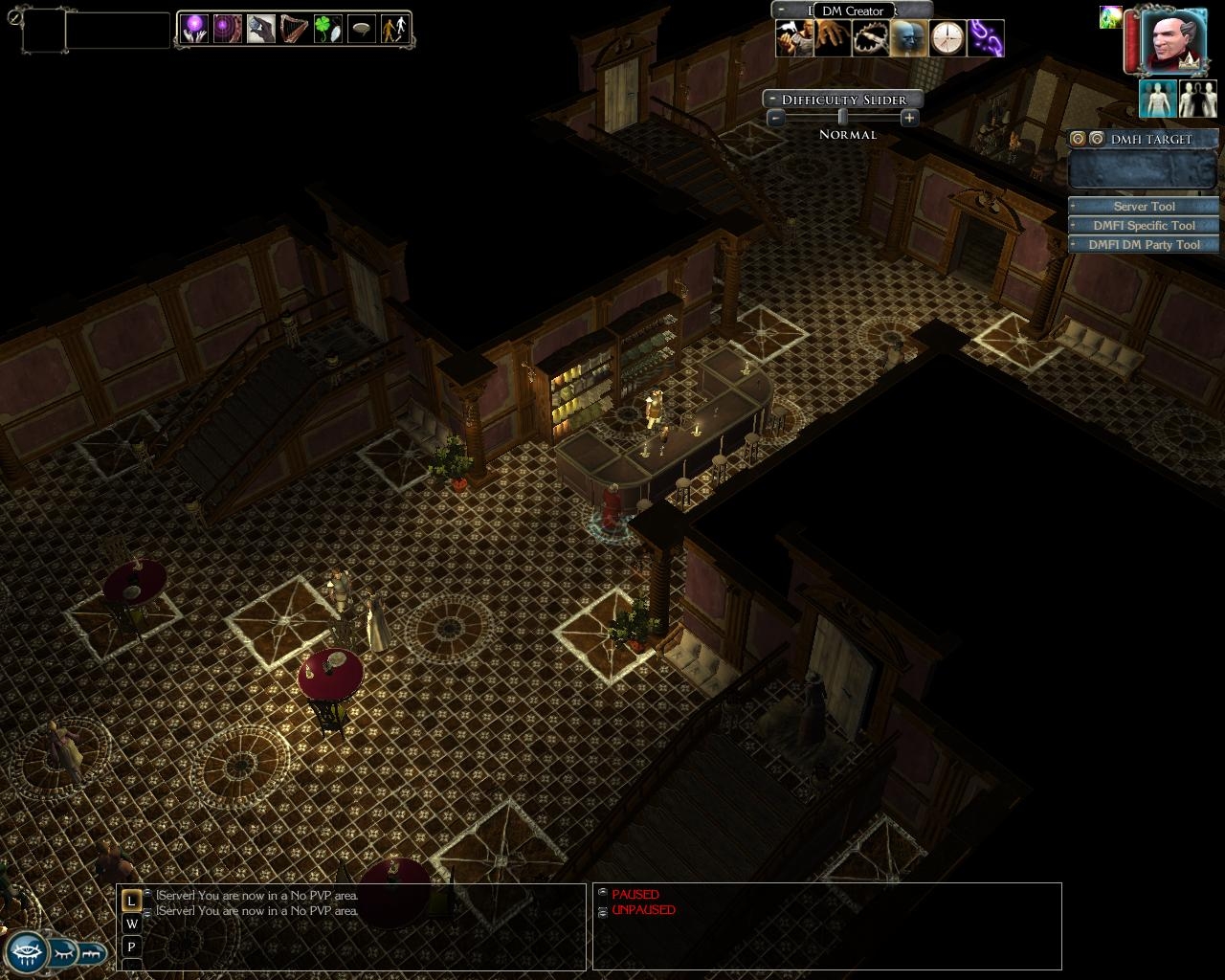Decrease difficulty with the minus button
The image size is (1225, 980).
[776, 118]
